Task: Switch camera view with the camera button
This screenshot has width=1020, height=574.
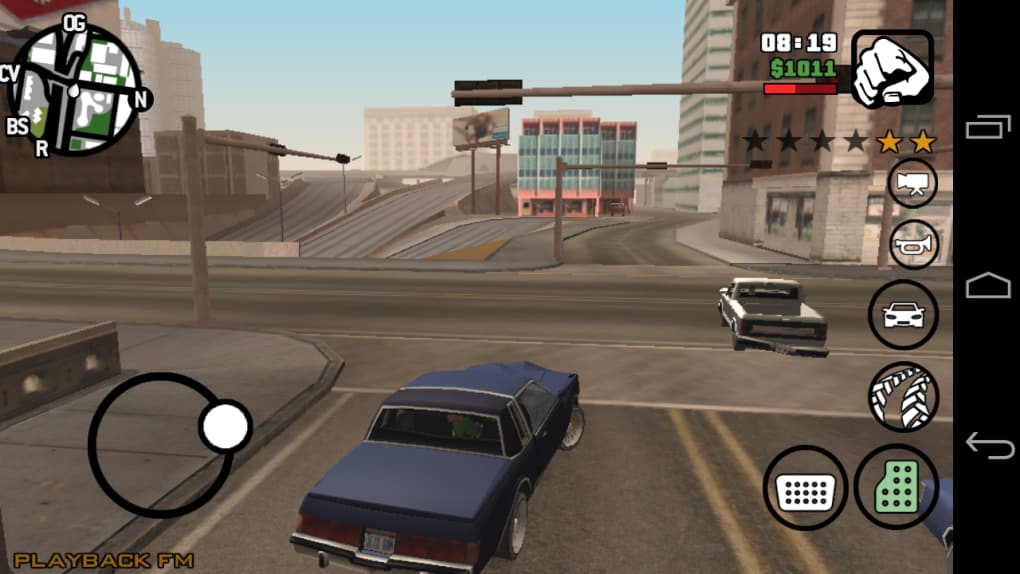Action: (912, 183)
